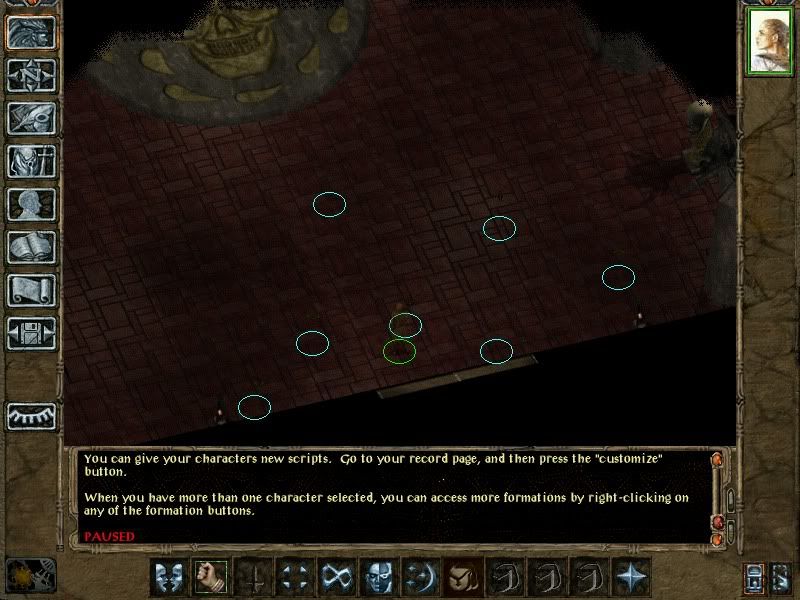Open the area map with compass button
The height and width of the screenshot is (600, 800).
tap(31, 75)
